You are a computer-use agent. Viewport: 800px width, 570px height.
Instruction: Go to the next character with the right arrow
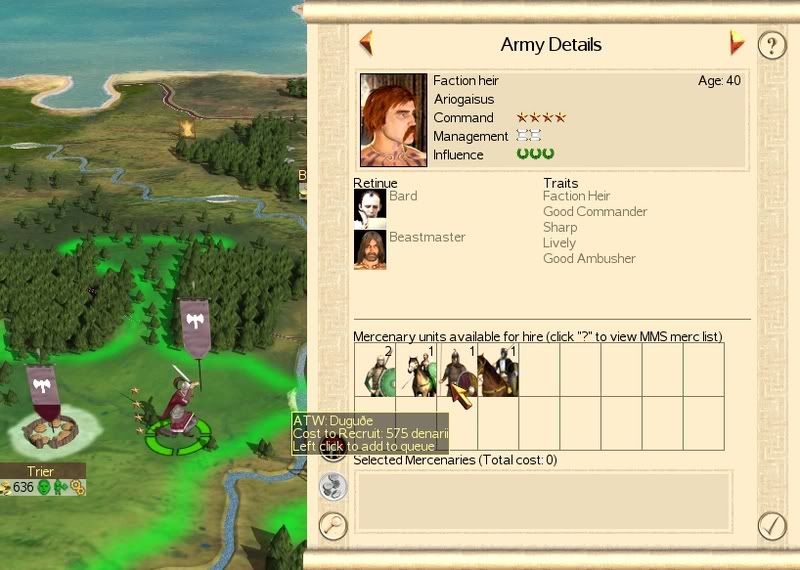click(x=737, y=43)
